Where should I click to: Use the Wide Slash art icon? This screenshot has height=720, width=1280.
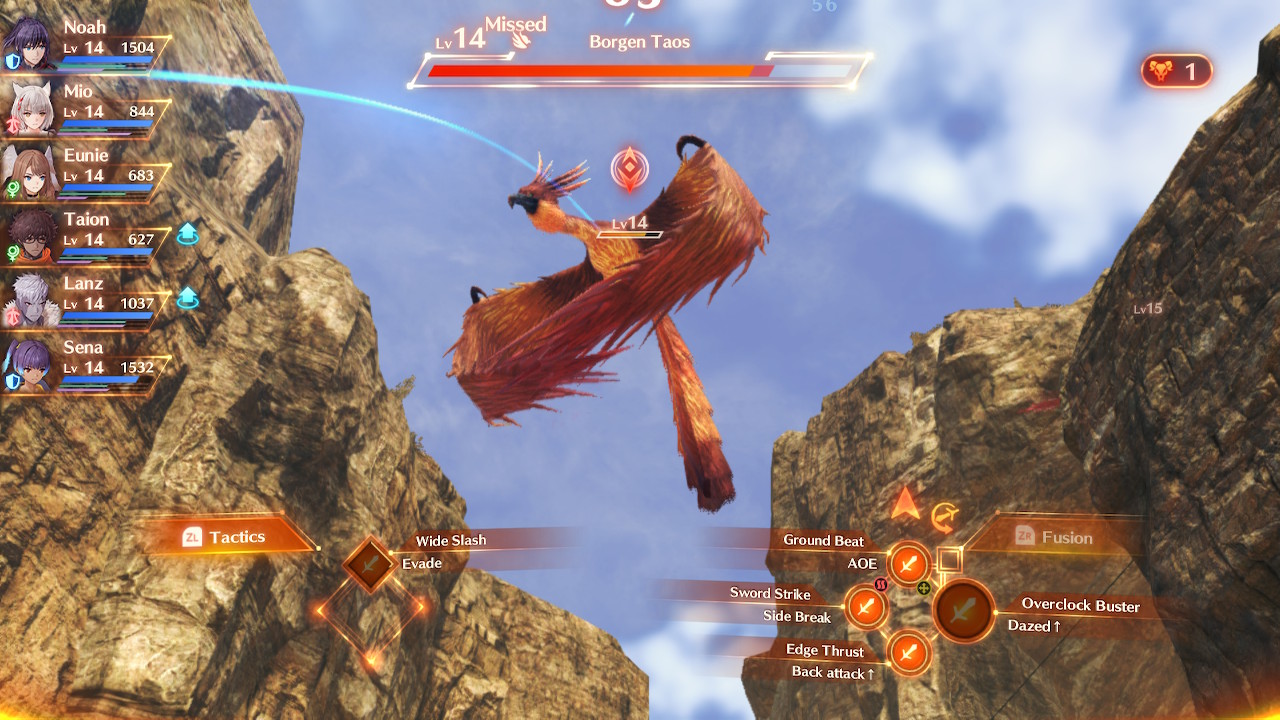371,565
